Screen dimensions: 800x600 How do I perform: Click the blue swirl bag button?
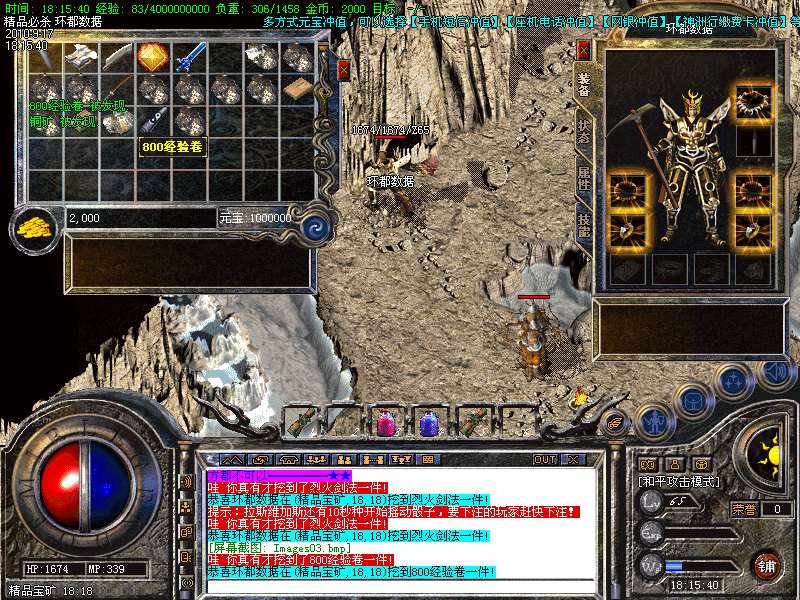[x=316, y=225]
